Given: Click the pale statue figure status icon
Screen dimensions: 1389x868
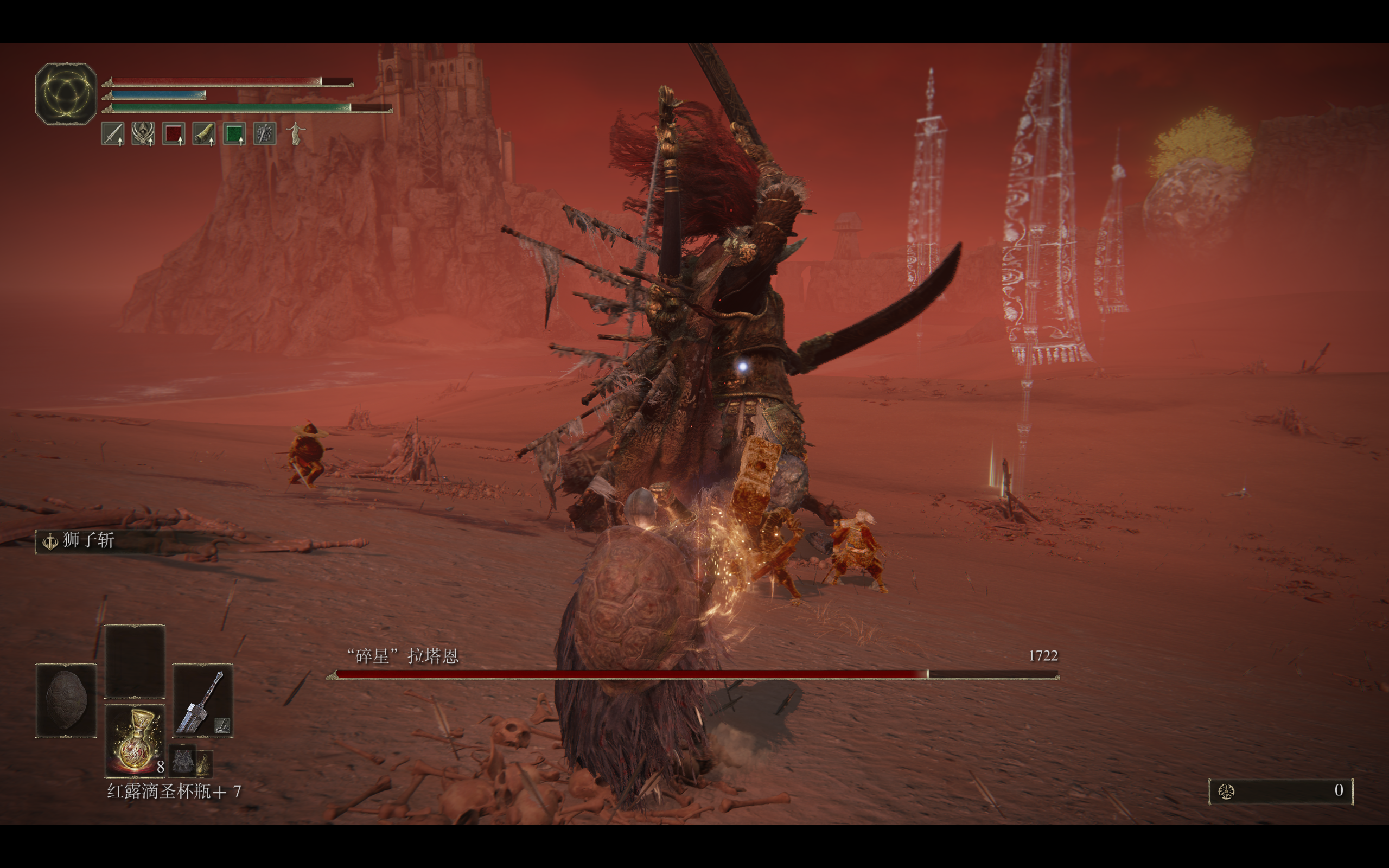Looking at the screenshot, I should click(x=296, y=134).
